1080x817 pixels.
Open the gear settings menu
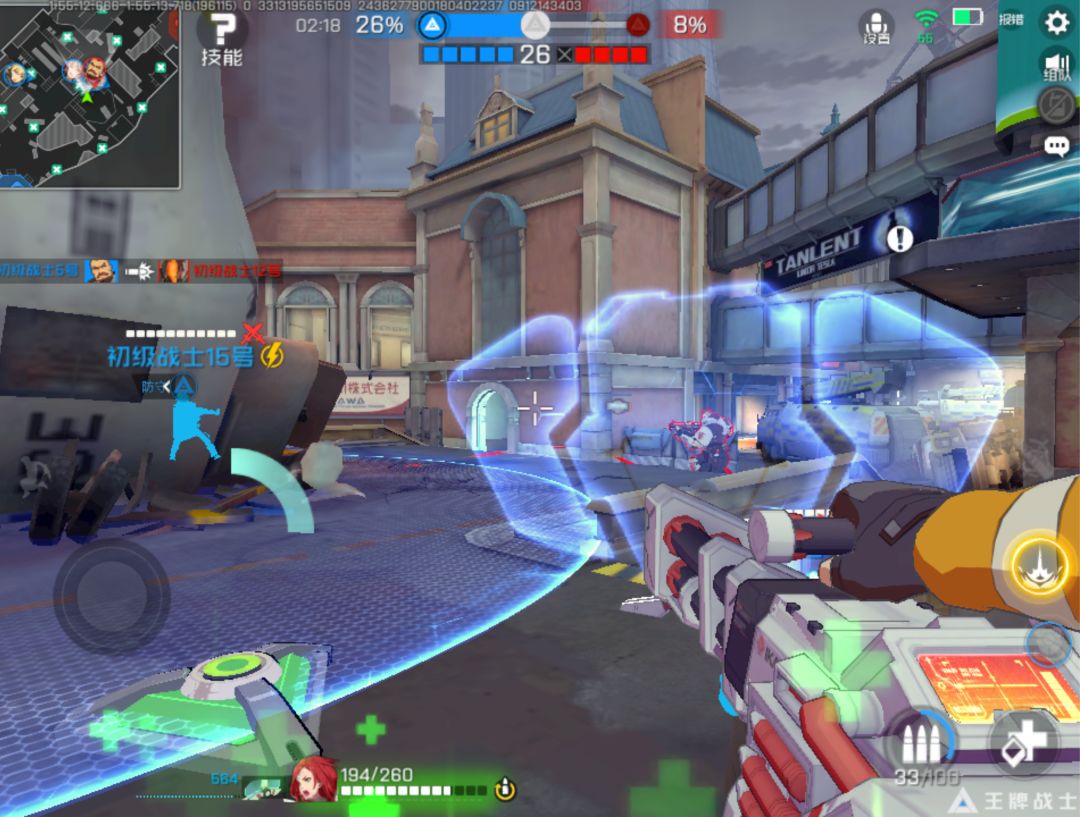pyautogui.click(x=1056, y=21)
